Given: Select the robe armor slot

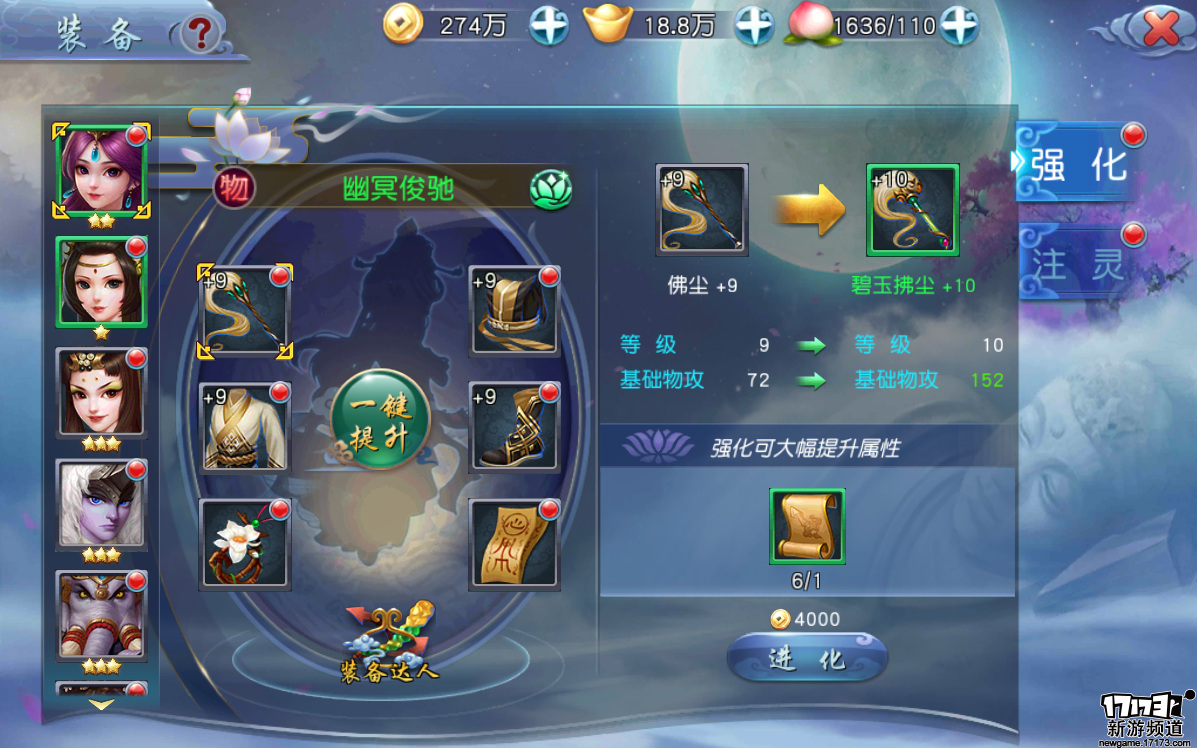Looking at the screenshot, I should (245, 426).
